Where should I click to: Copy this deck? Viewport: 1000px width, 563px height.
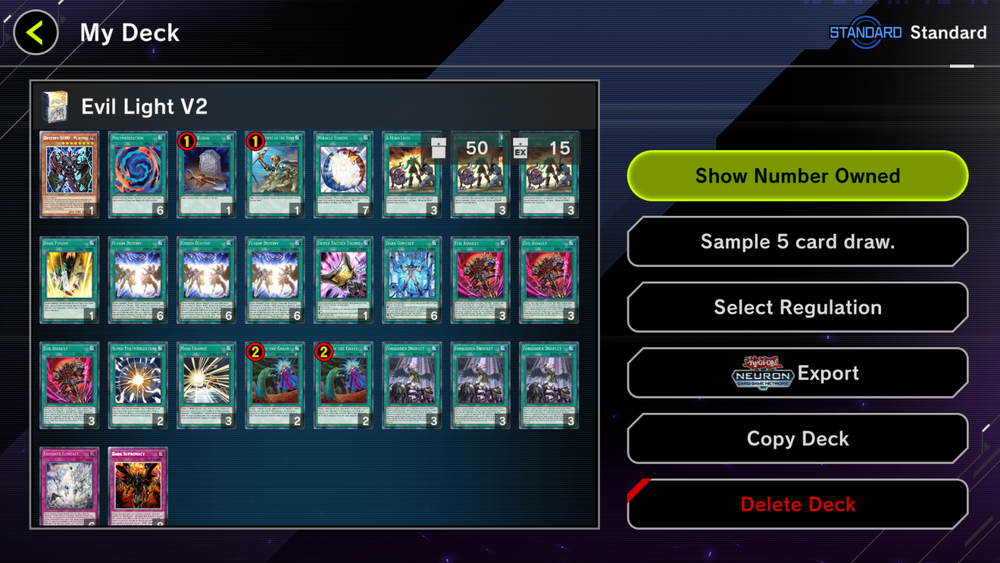coord(797,439)
